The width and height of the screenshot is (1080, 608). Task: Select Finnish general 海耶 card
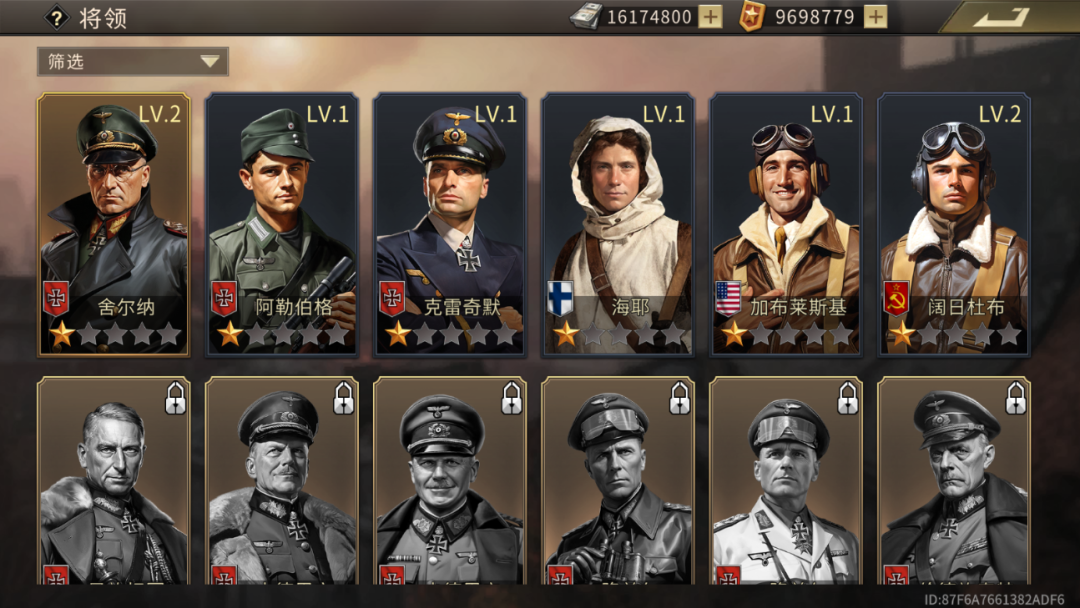(x=618, y=225)
